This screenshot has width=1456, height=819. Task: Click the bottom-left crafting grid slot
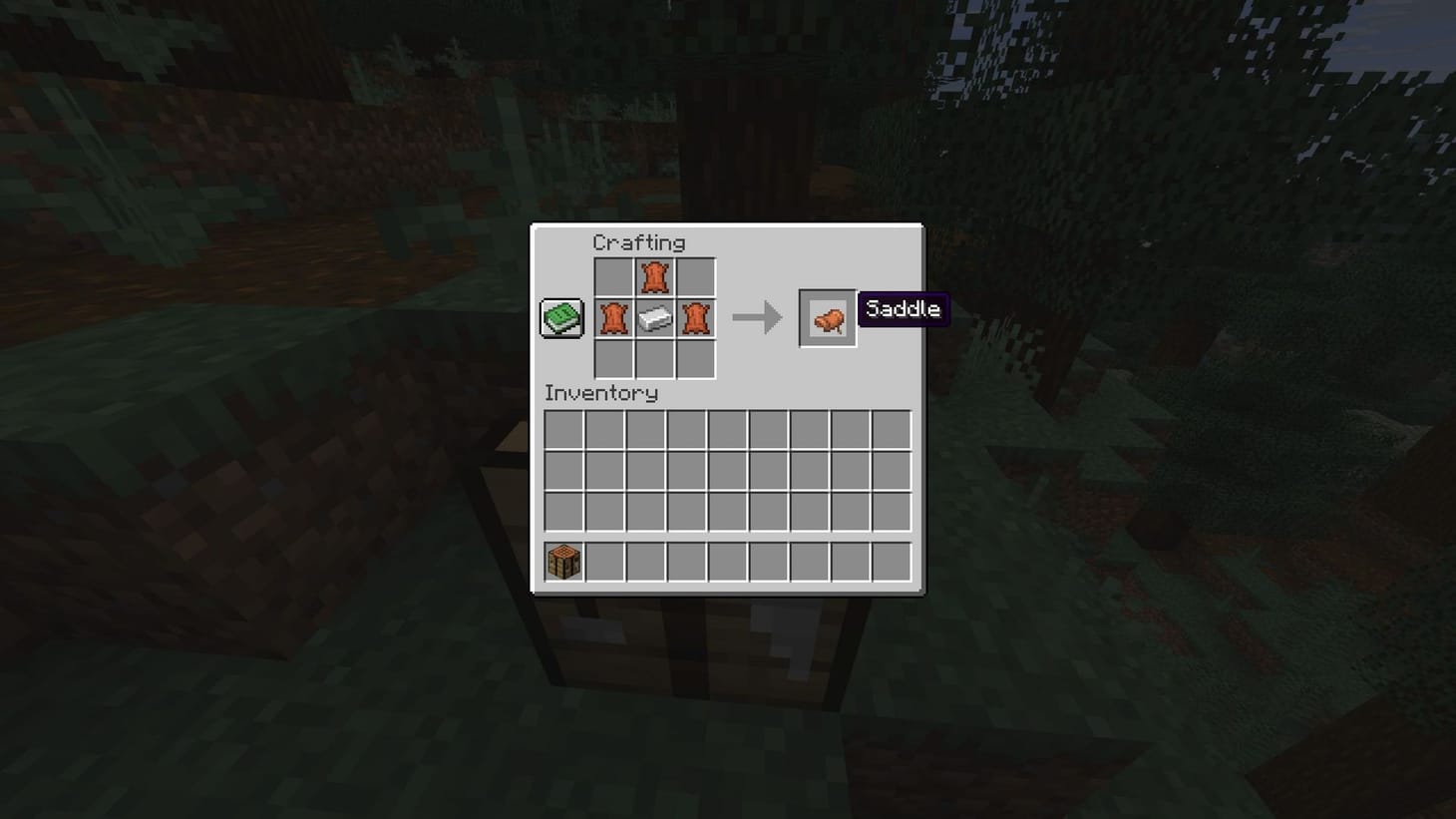click(612, 359)
